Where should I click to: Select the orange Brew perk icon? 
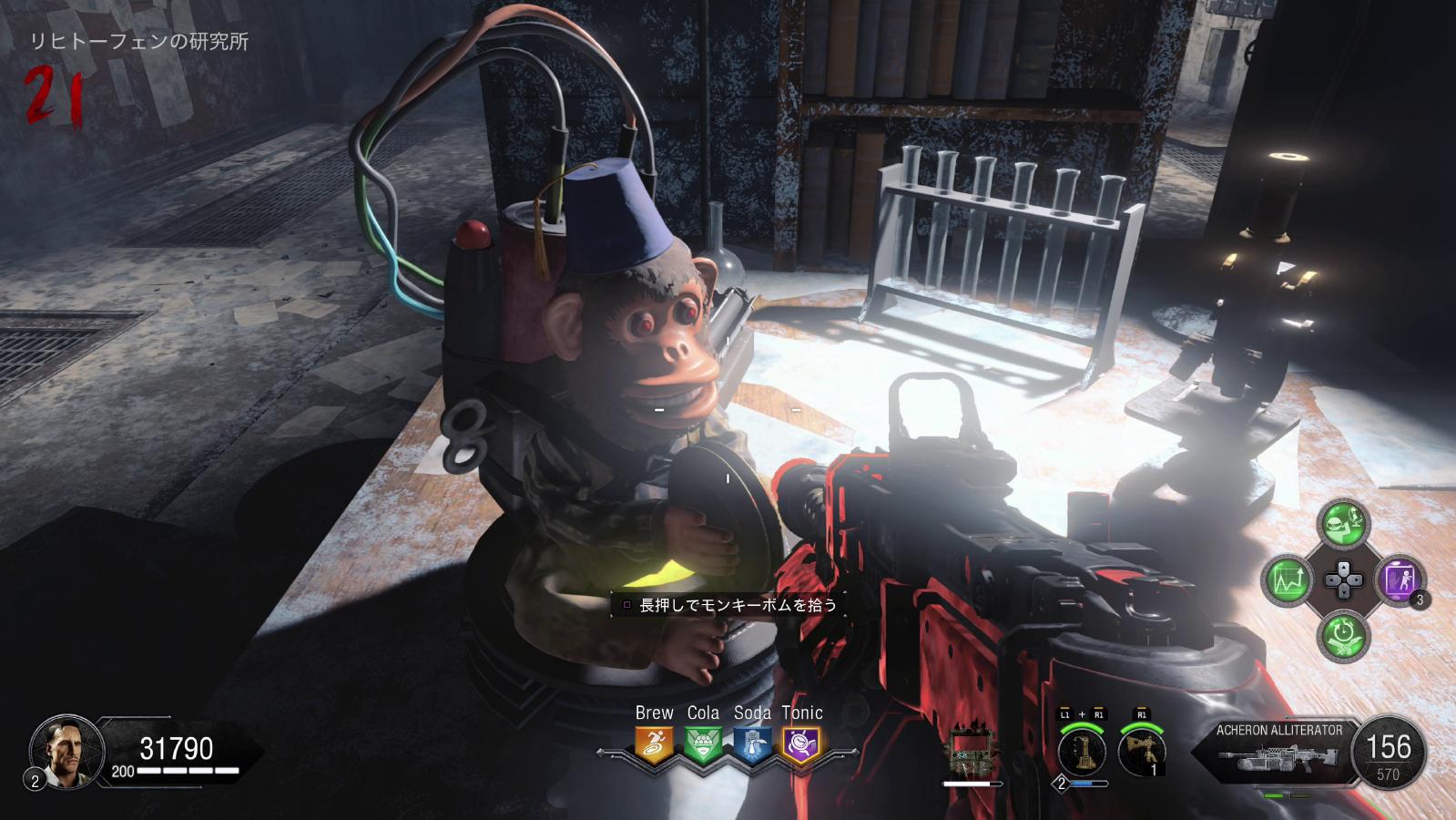coord(654,745)
